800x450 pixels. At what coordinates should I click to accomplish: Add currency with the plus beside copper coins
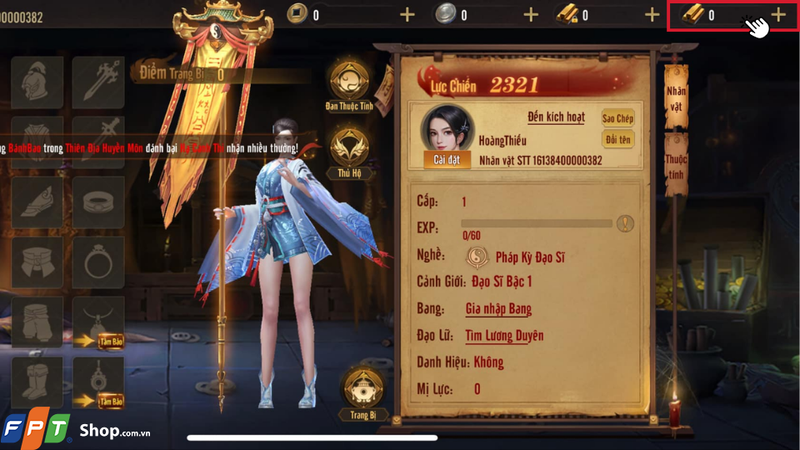[407, 15]
